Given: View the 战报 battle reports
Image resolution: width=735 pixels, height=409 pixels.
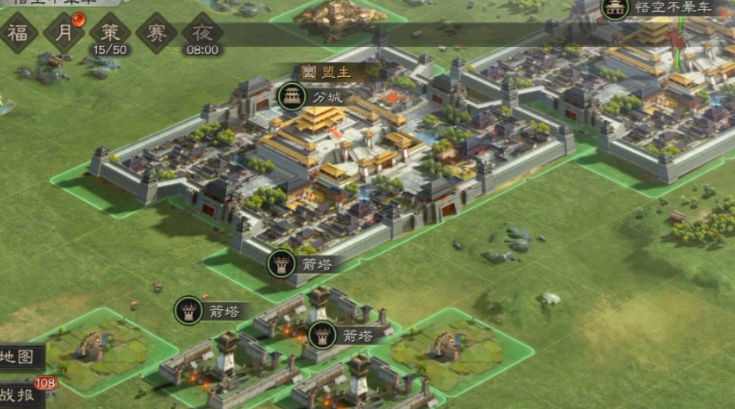Looking at the screenshot, I should (x=22, y=394).
